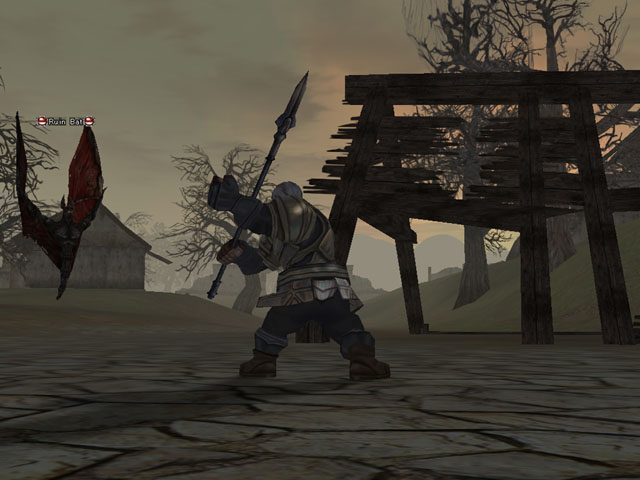This screenshot has height=480, width=640.
Task: Select the Ruin Bat nameplate label
Action: point(65,122)
